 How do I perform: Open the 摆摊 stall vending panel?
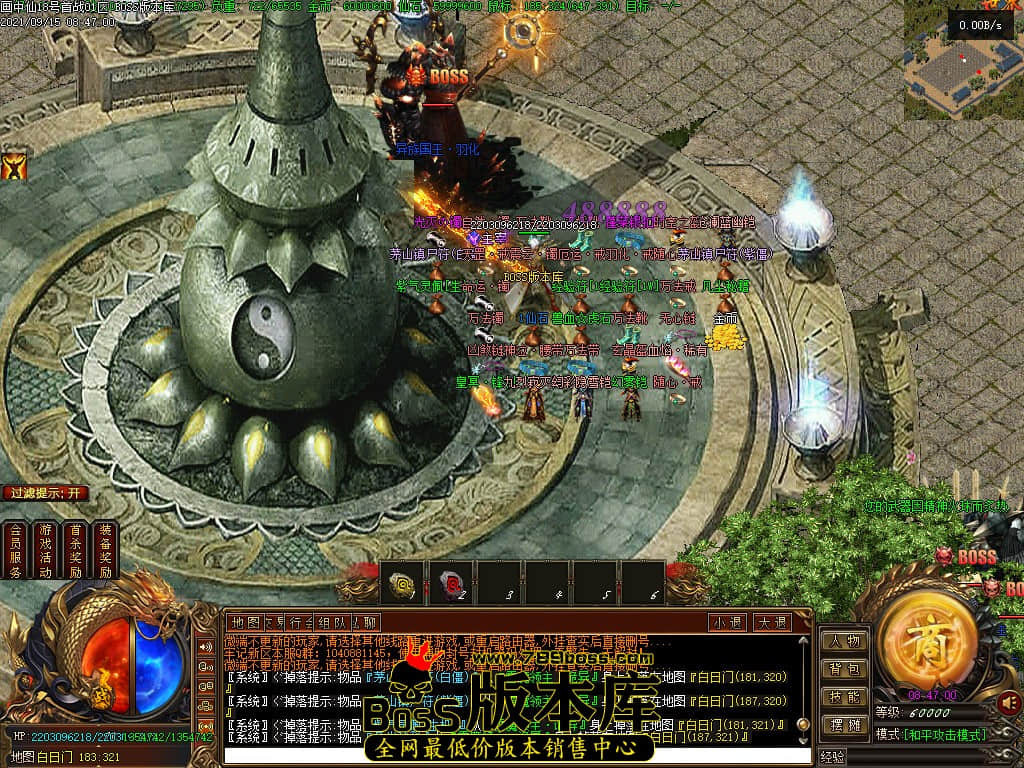844,725
